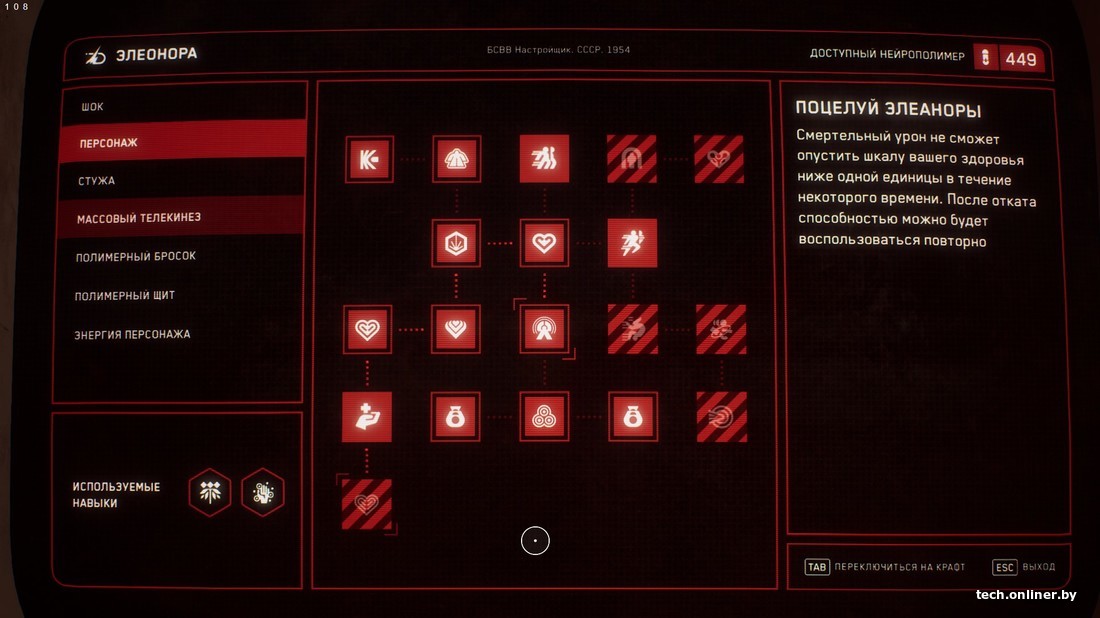Select the locked magnet skill node
The image size is (1100, 618).
(632, 159)
